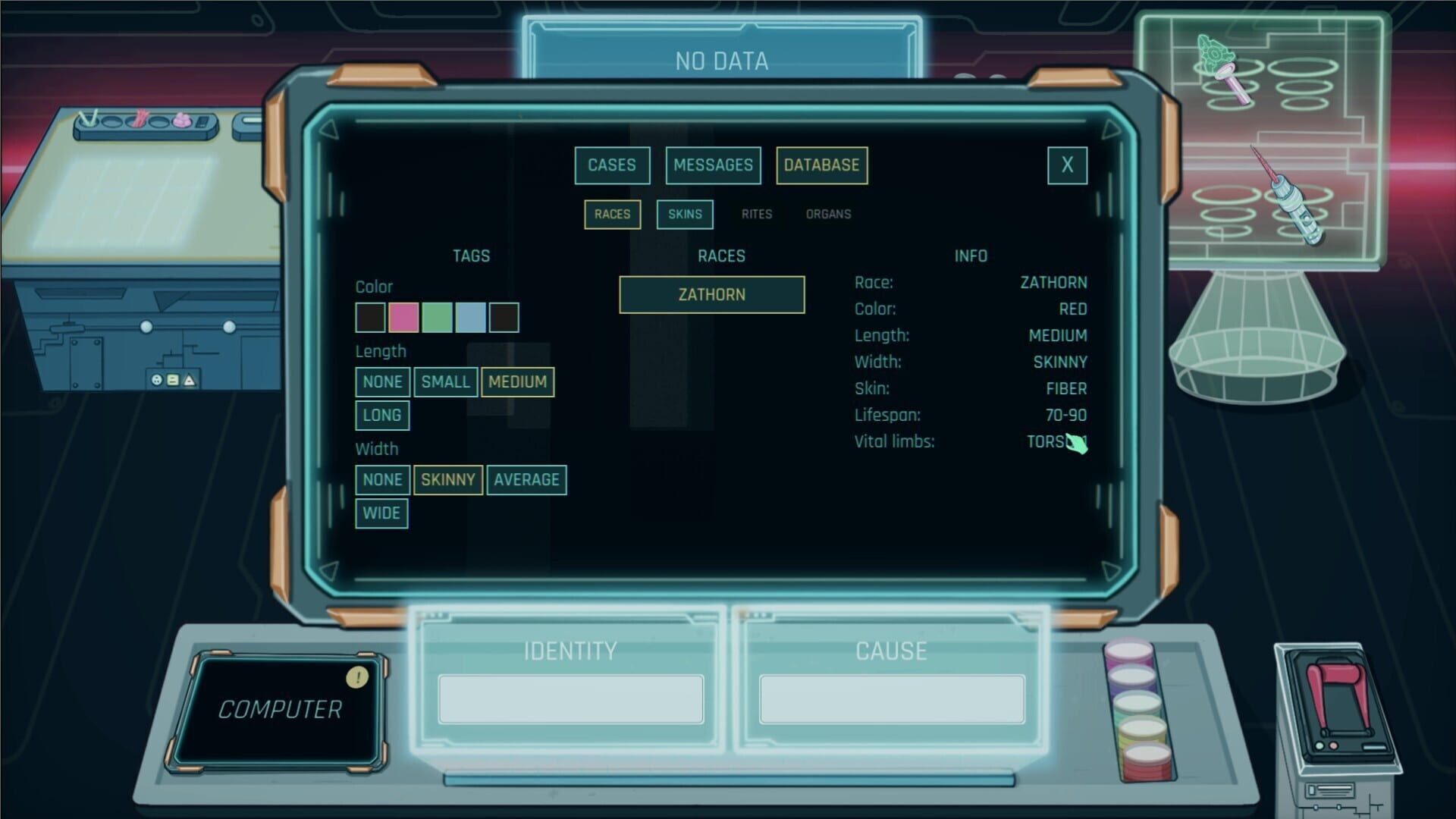Open the CASES screen
The height and width of the screenshot is (819, 1456).
click(x=611, y=165)
